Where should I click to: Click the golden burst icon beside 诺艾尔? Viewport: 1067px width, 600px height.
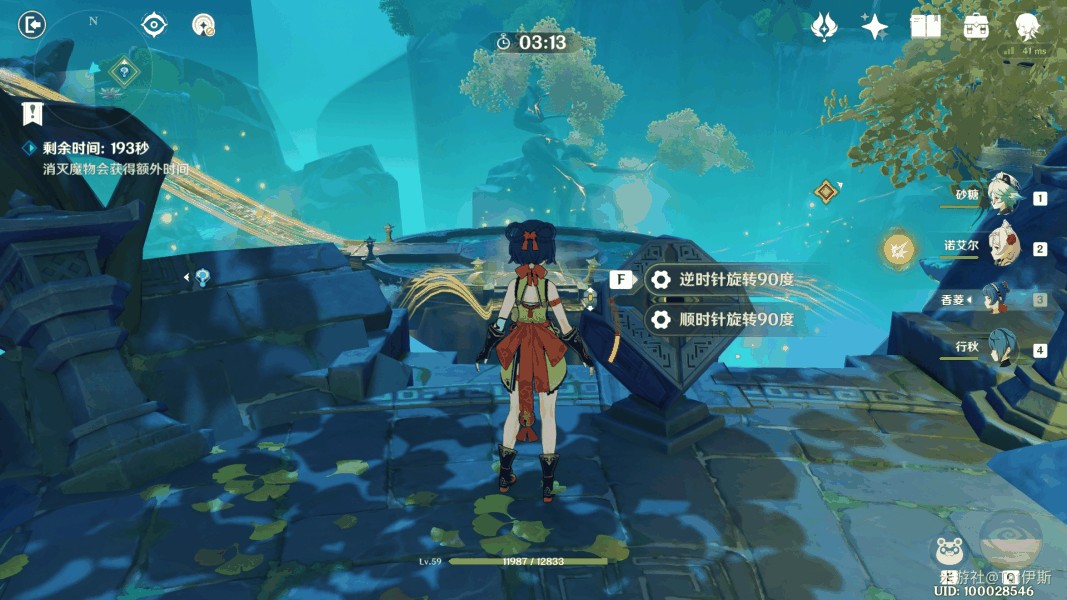pyautogui.click(x=898, y=247)
